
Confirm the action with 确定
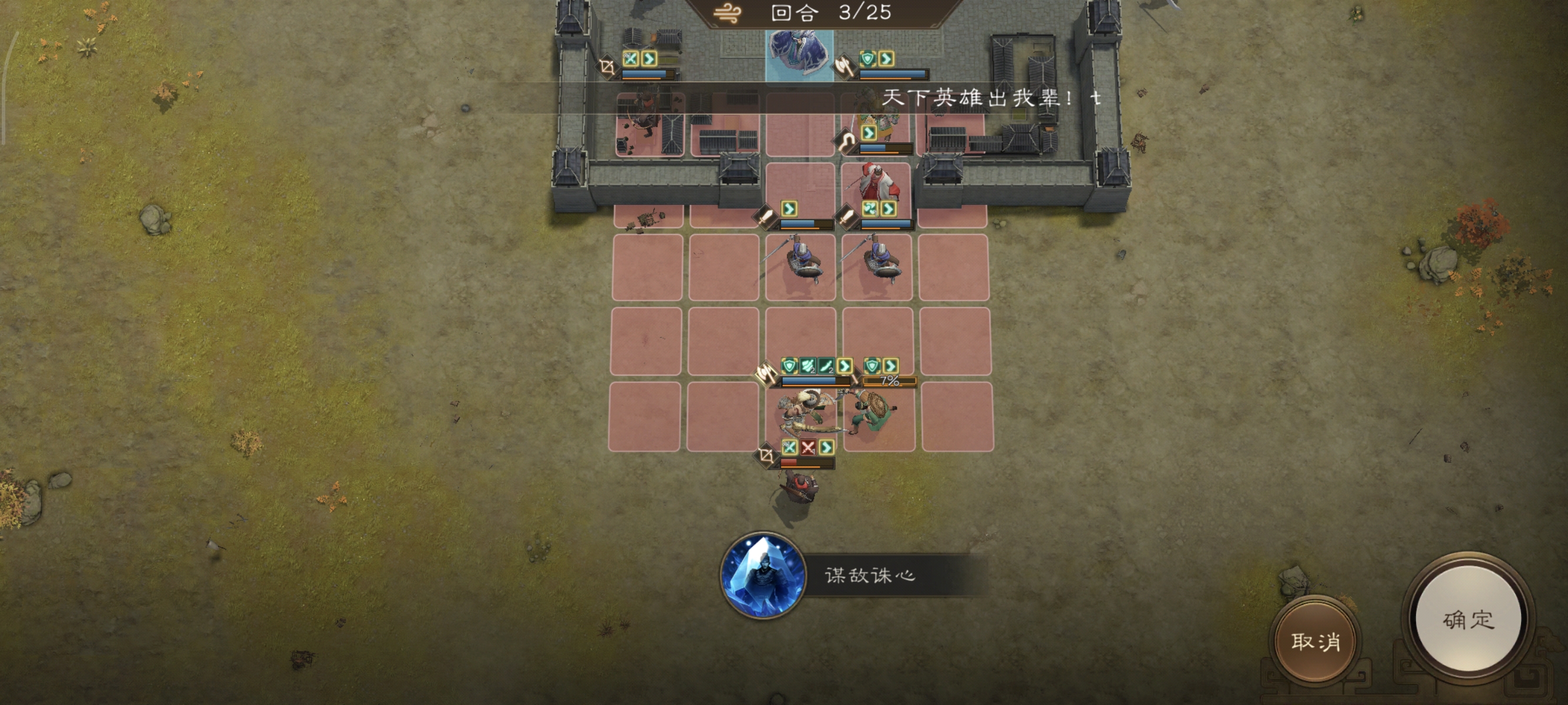click(x=1468, y=619)
